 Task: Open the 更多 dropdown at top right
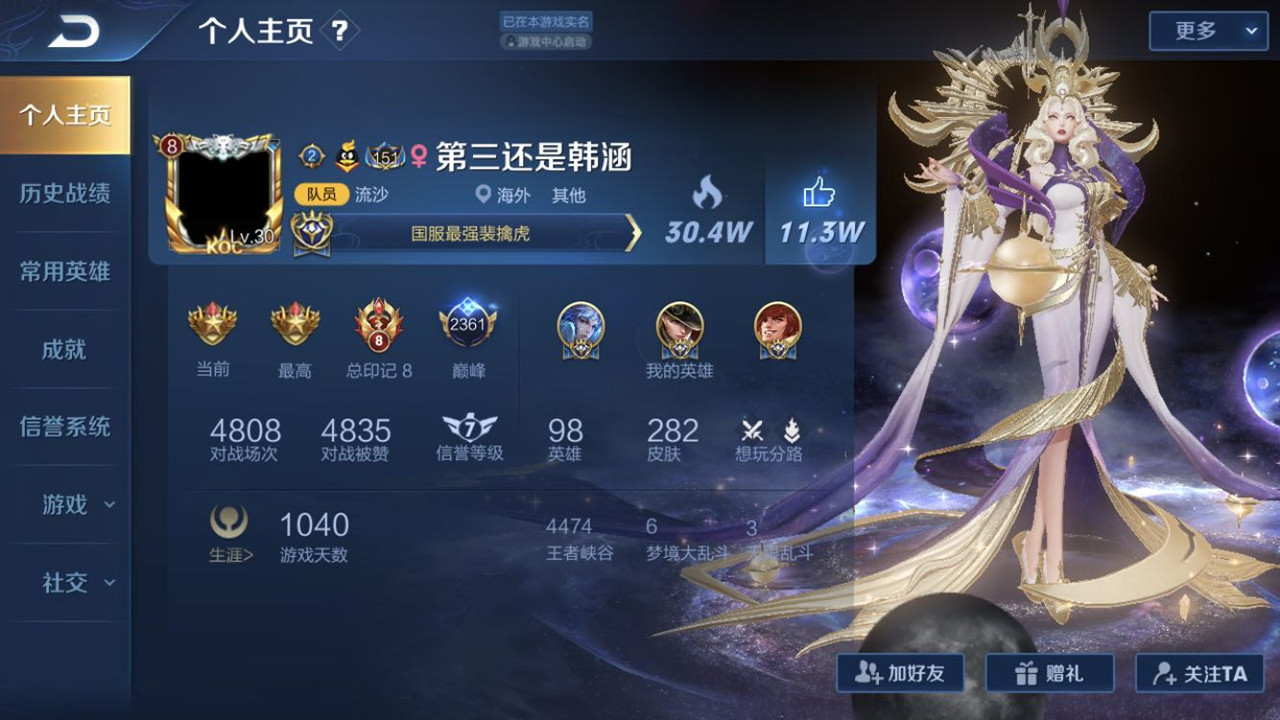click(1207, 31)
